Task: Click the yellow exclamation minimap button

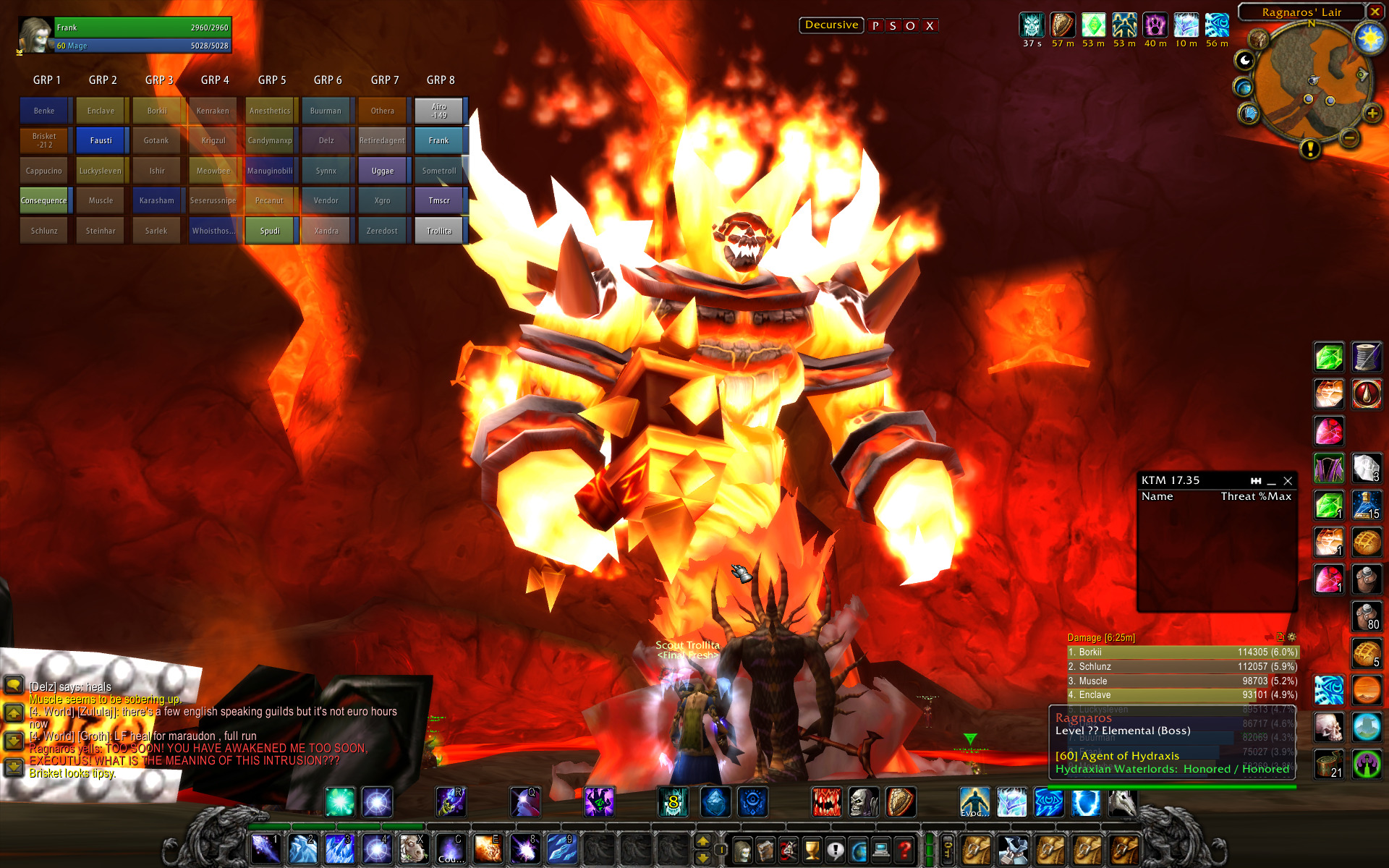Action: click(x=1309, y=149)
